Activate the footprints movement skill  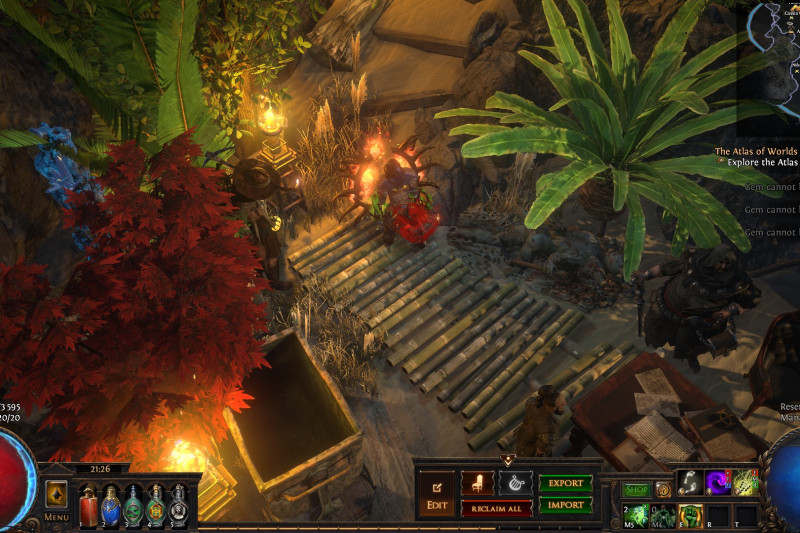[689, 483]
